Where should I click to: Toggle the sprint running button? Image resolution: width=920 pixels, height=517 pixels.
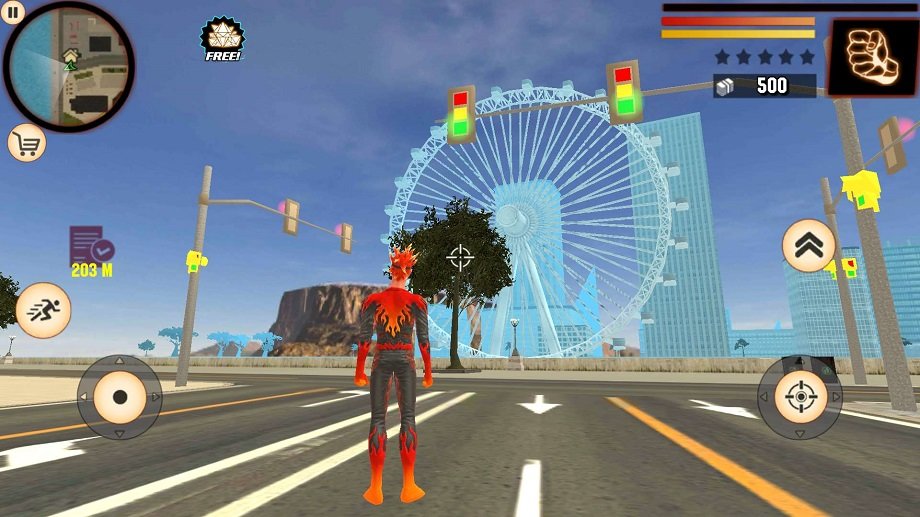tap(43, 310)
